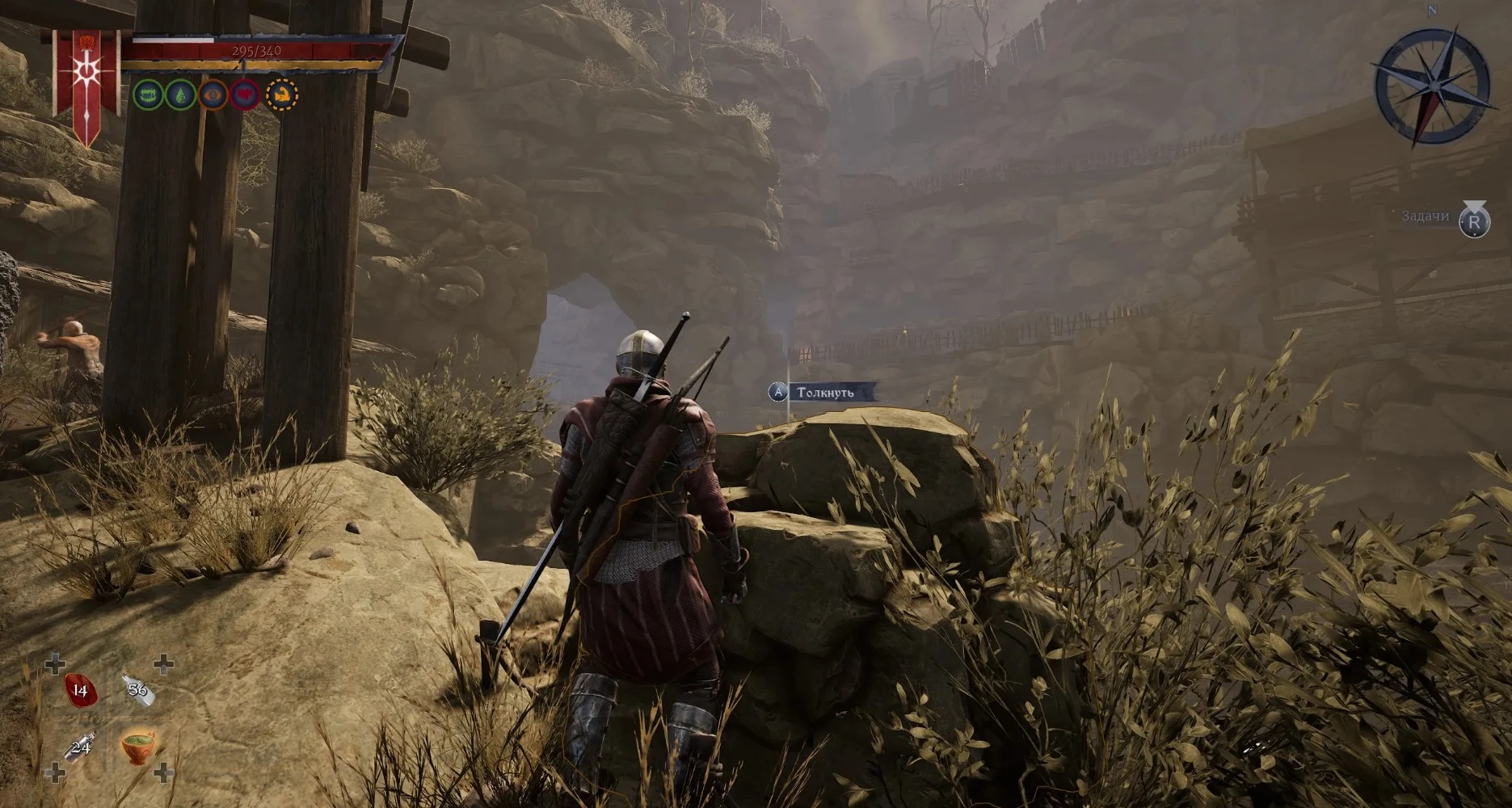The height and width of the screenshot is (808, 1512).
Task: Select the green fangs status icon
Action: [x=147, y=95]
